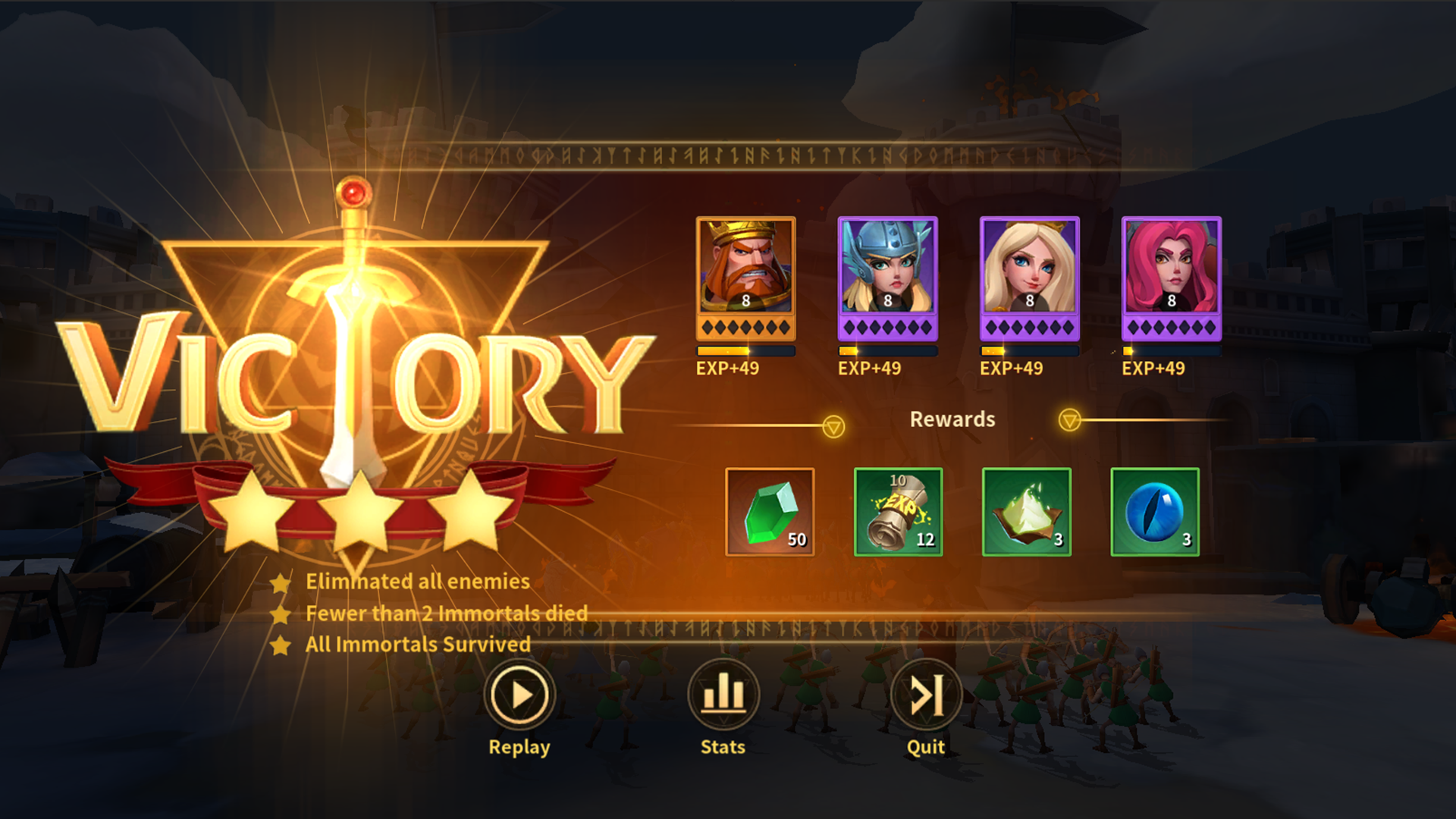Select the Replay icon
Screen dimensions: 1456x819
(x=519, y=694)
